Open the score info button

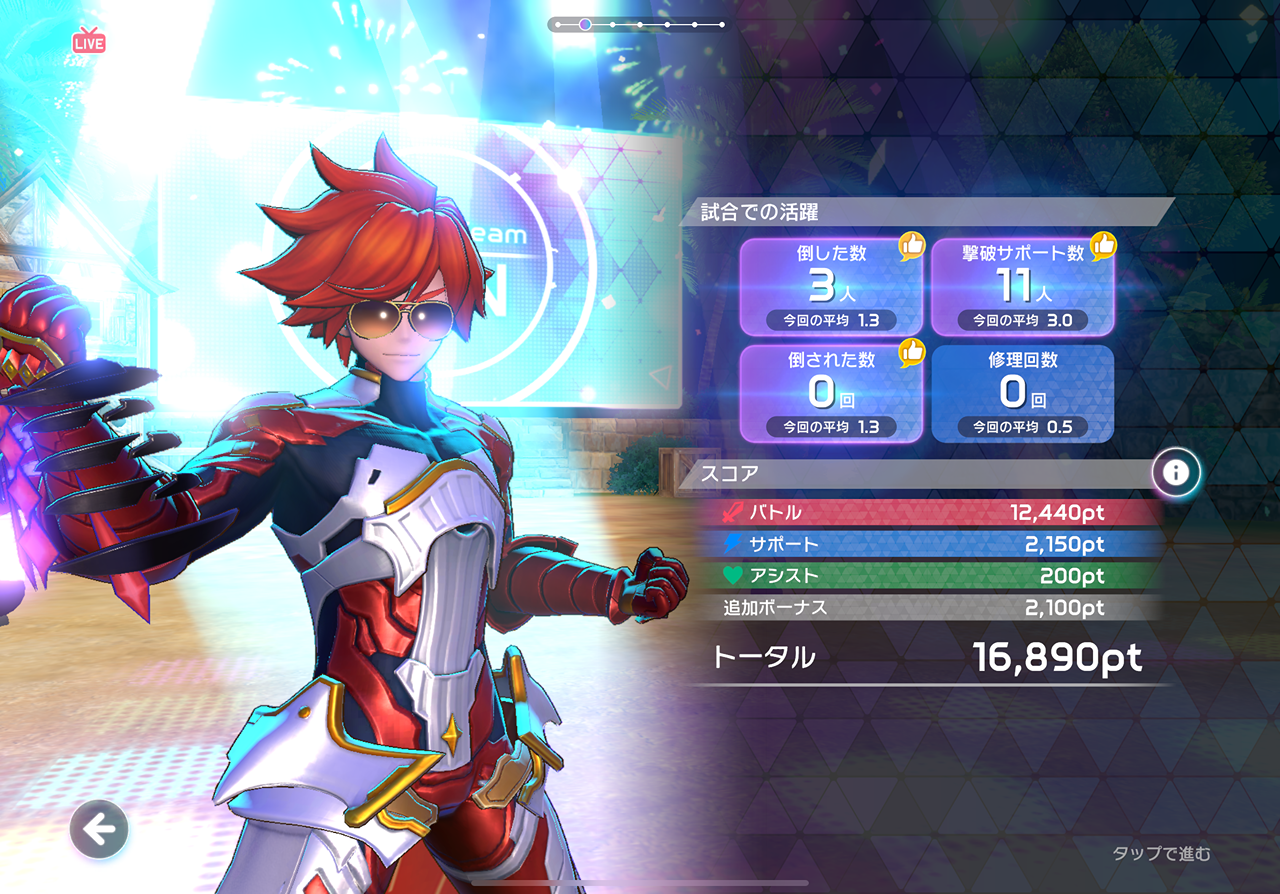click(x=1176, y=472)
